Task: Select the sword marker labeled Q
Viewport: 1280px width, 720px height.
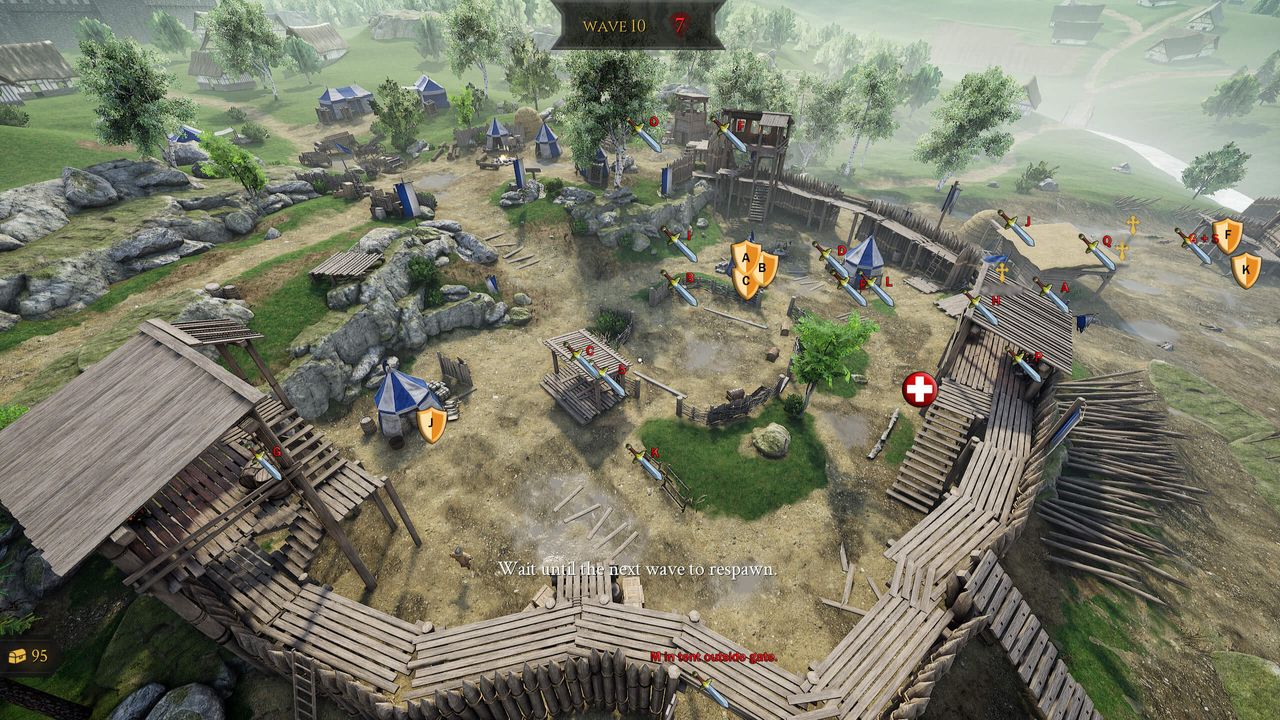Action: (1096, 251)
